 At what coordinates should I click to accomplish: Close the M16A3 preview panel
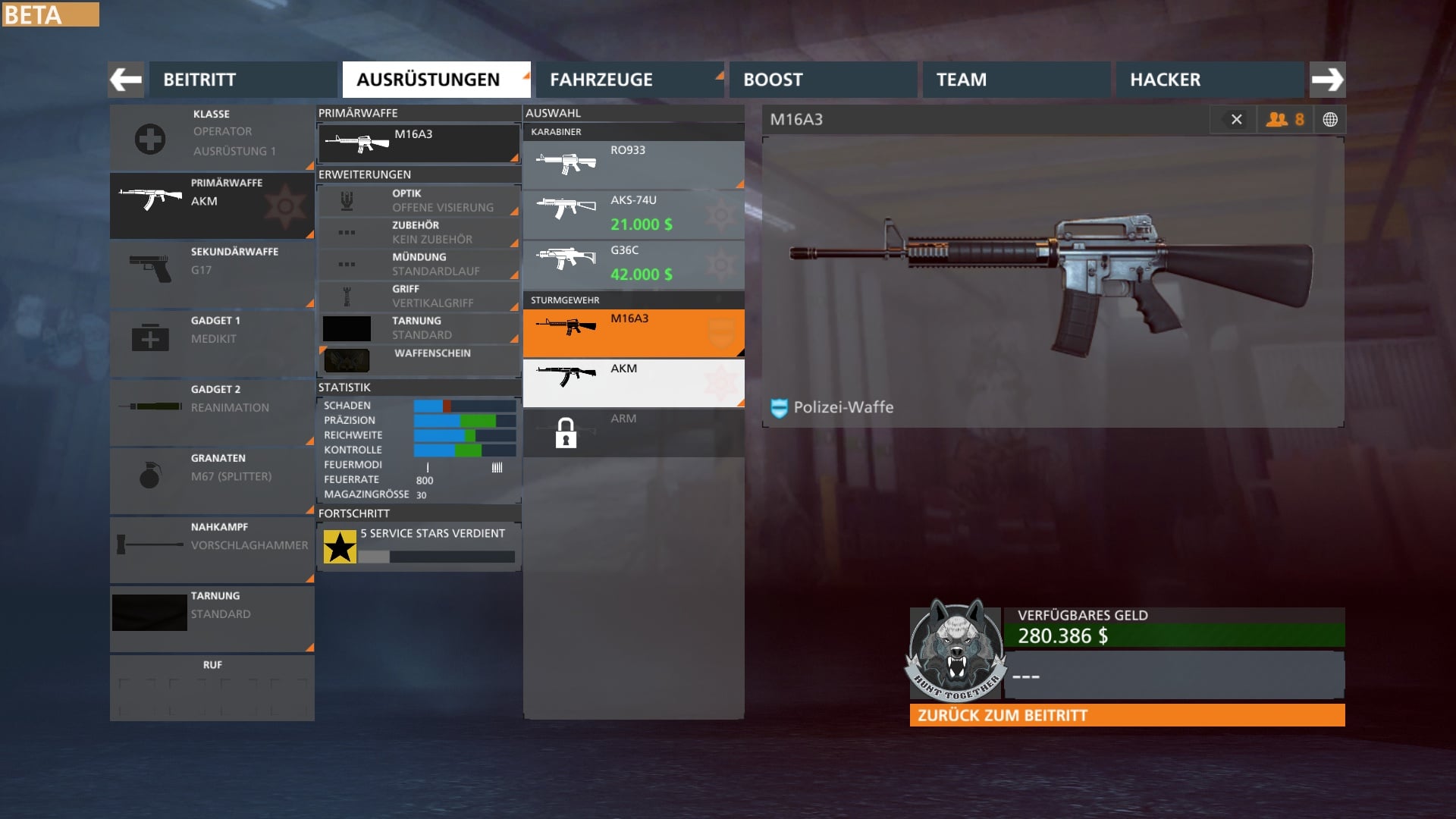tap(1236, 120)
